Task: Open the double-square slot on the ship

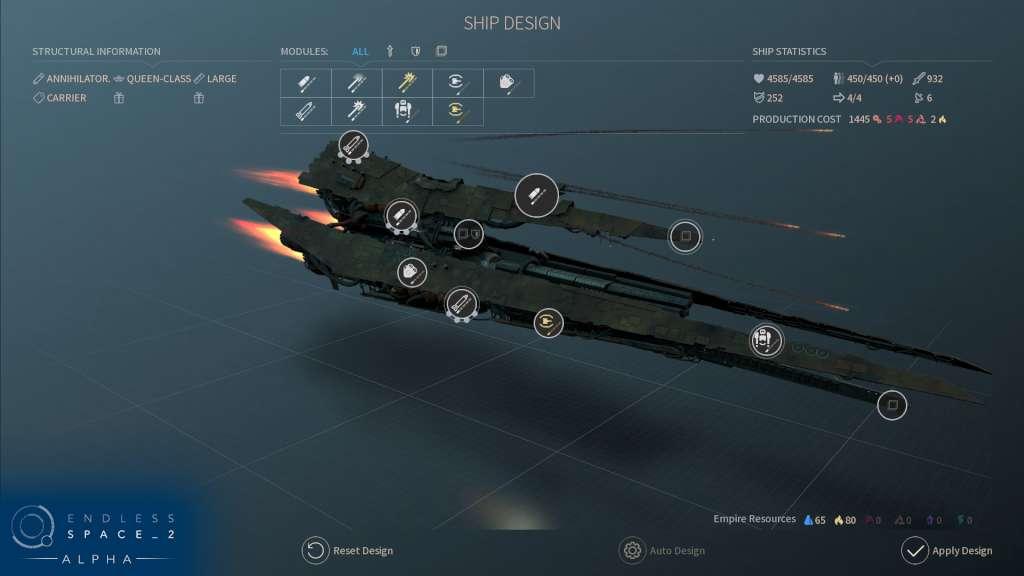Action: point(468,234)
